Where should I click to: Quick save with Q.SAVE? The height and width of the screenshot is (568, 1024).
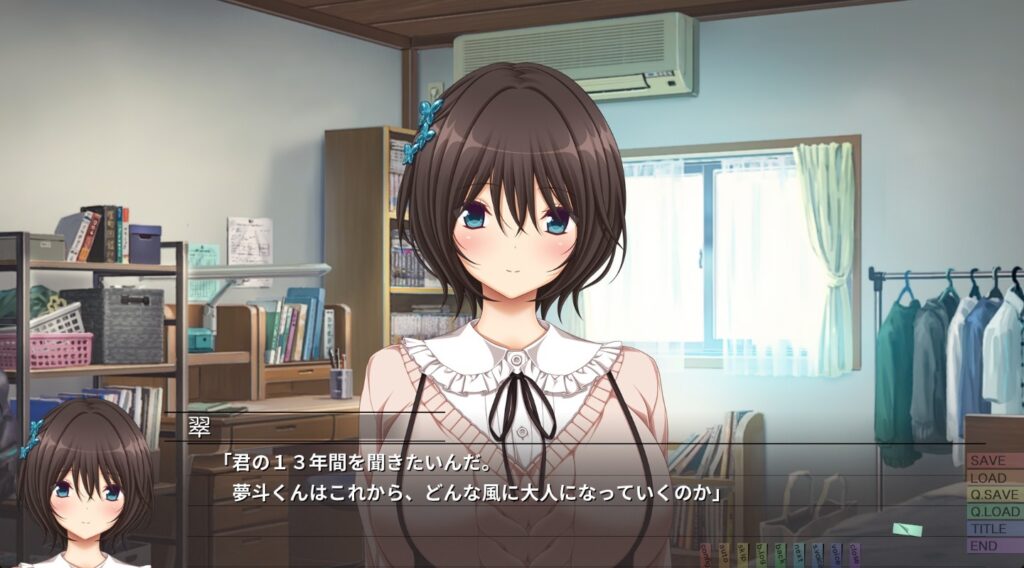tap(994, 495)
